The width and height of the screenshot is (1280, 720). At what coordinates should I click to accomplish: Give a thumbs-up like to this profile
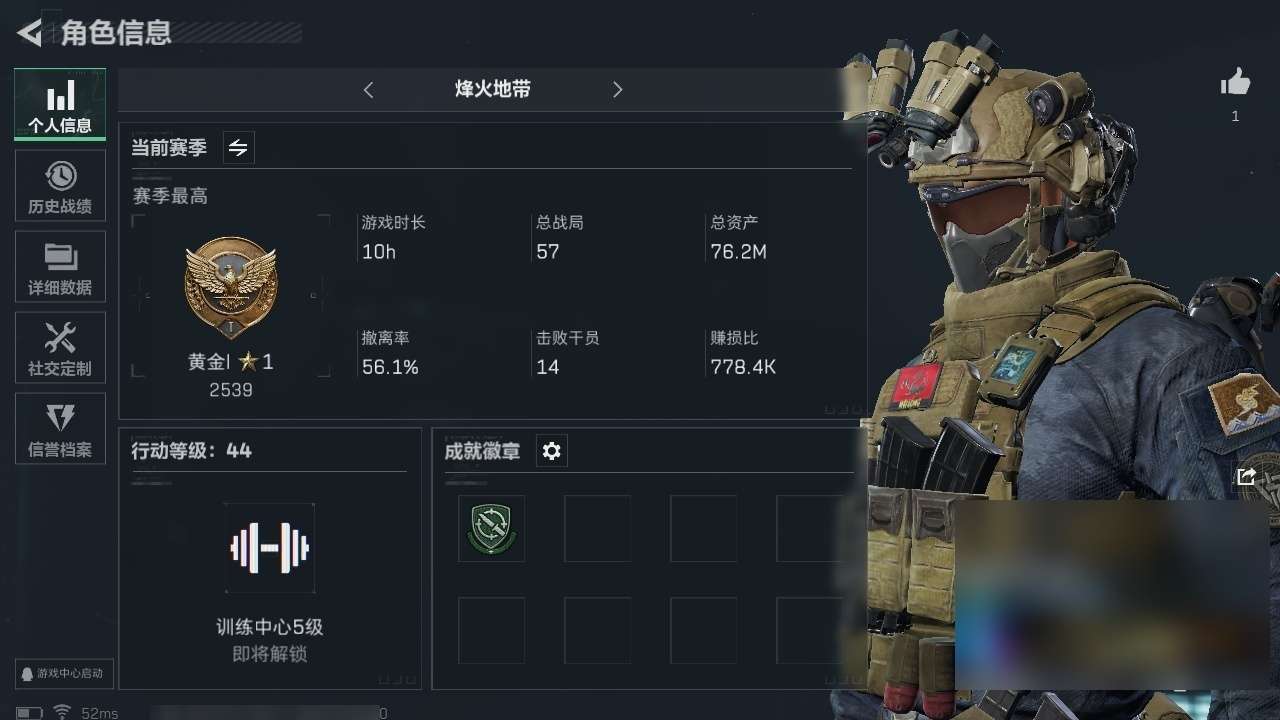pos(1235,83)
